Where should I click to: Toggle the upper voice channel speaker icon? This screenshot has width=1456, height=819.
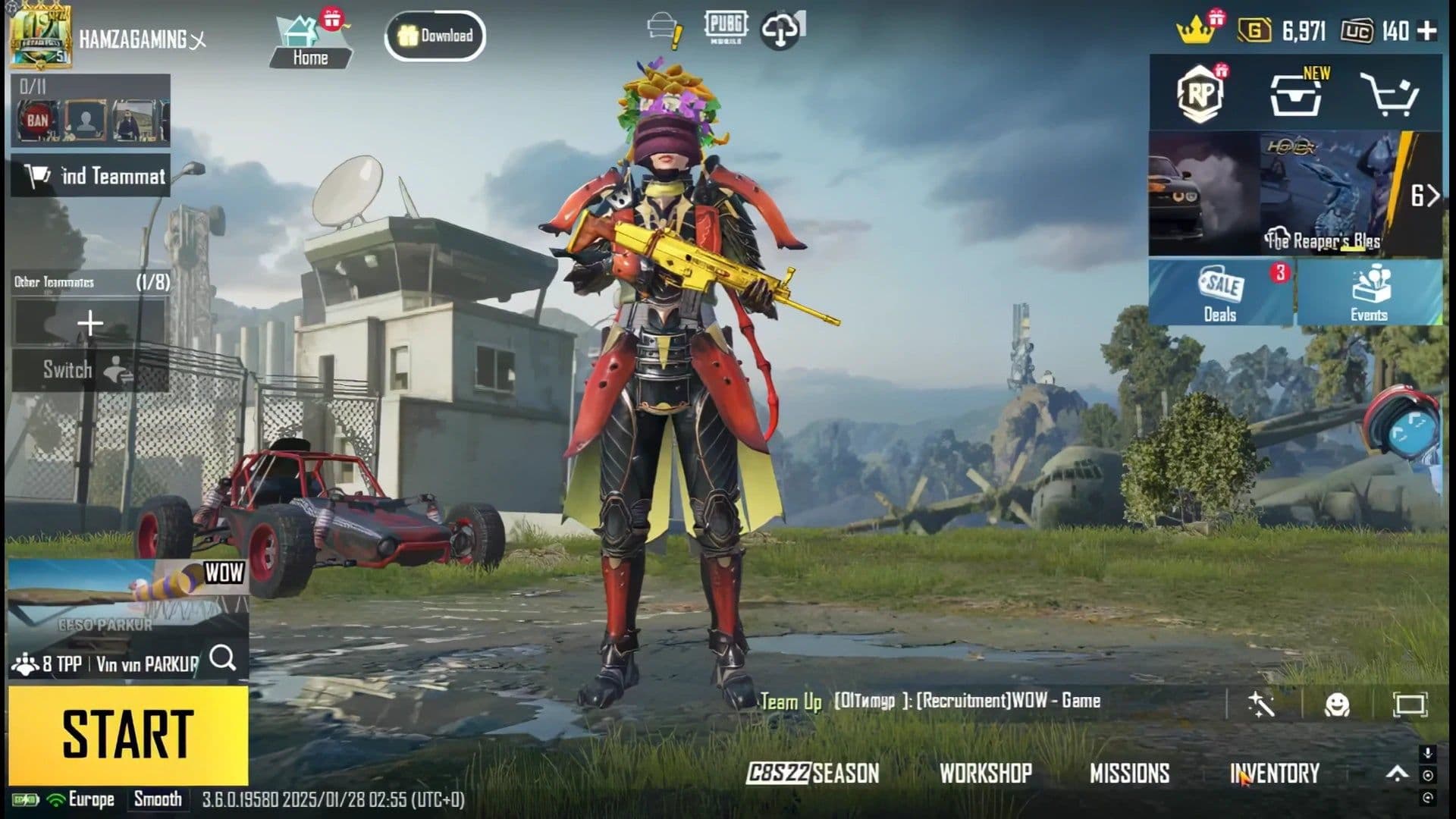[1429, 776]
